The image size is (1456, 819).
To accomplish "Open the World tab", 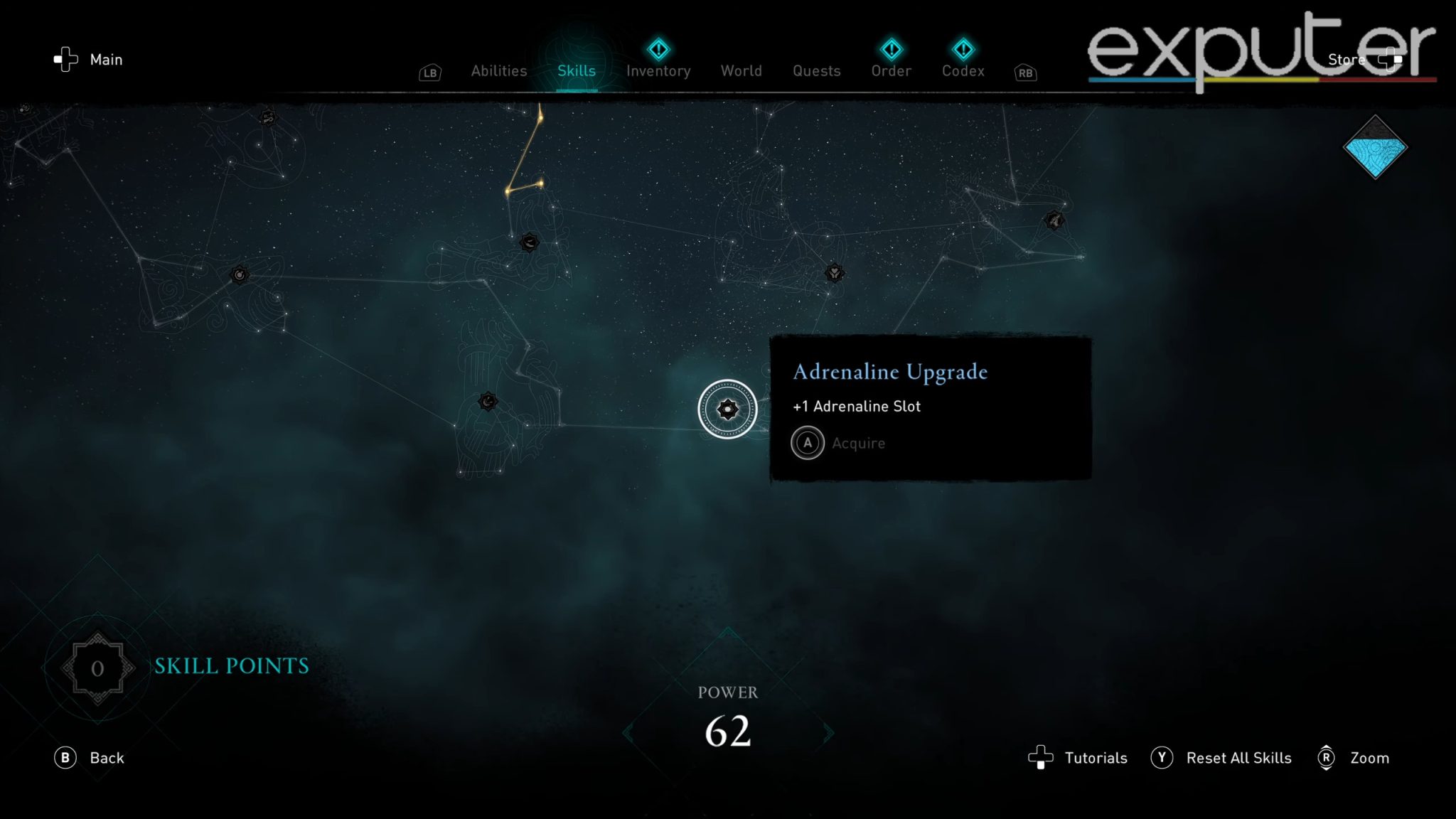I will point(742,71).
